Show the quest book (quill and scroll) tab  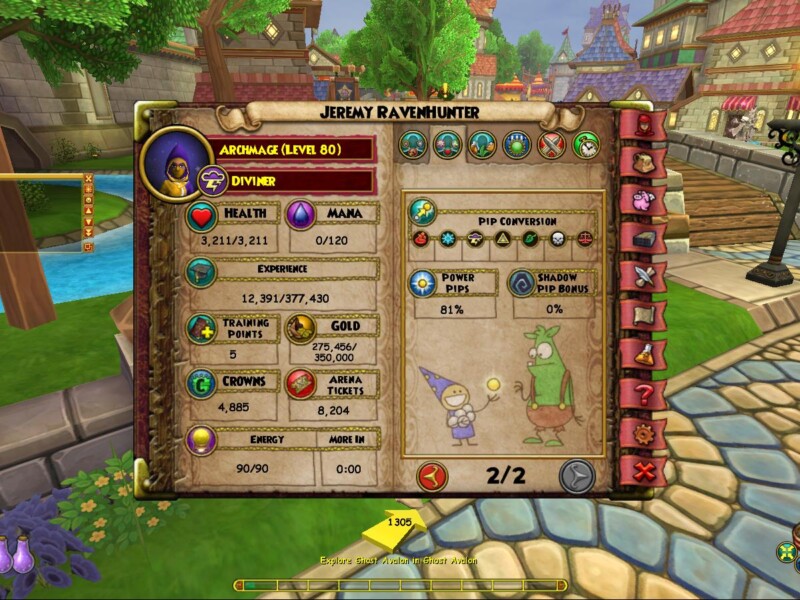642,275
